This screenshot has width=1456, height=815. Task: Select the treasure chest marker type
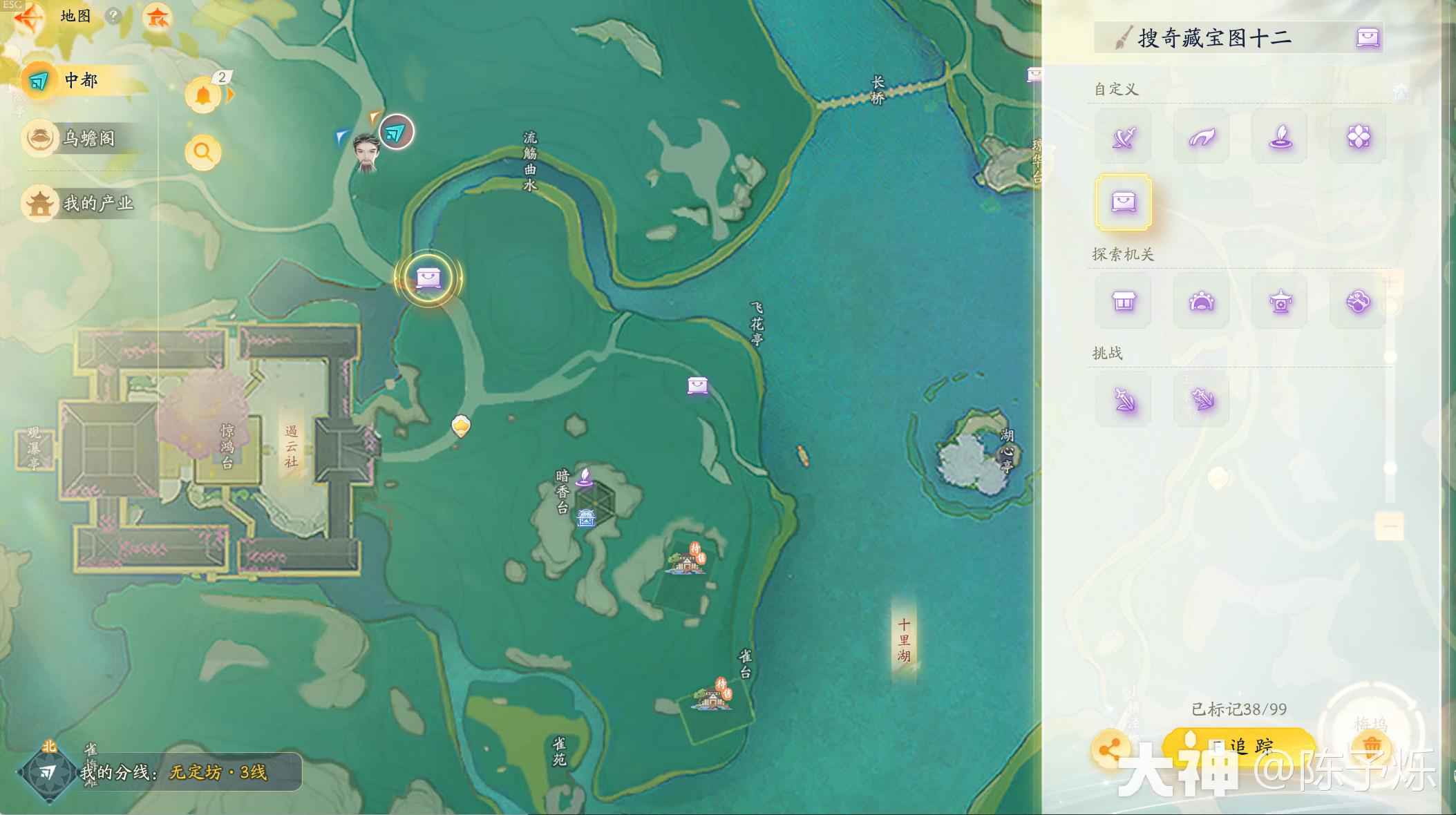coord(1124,202)
